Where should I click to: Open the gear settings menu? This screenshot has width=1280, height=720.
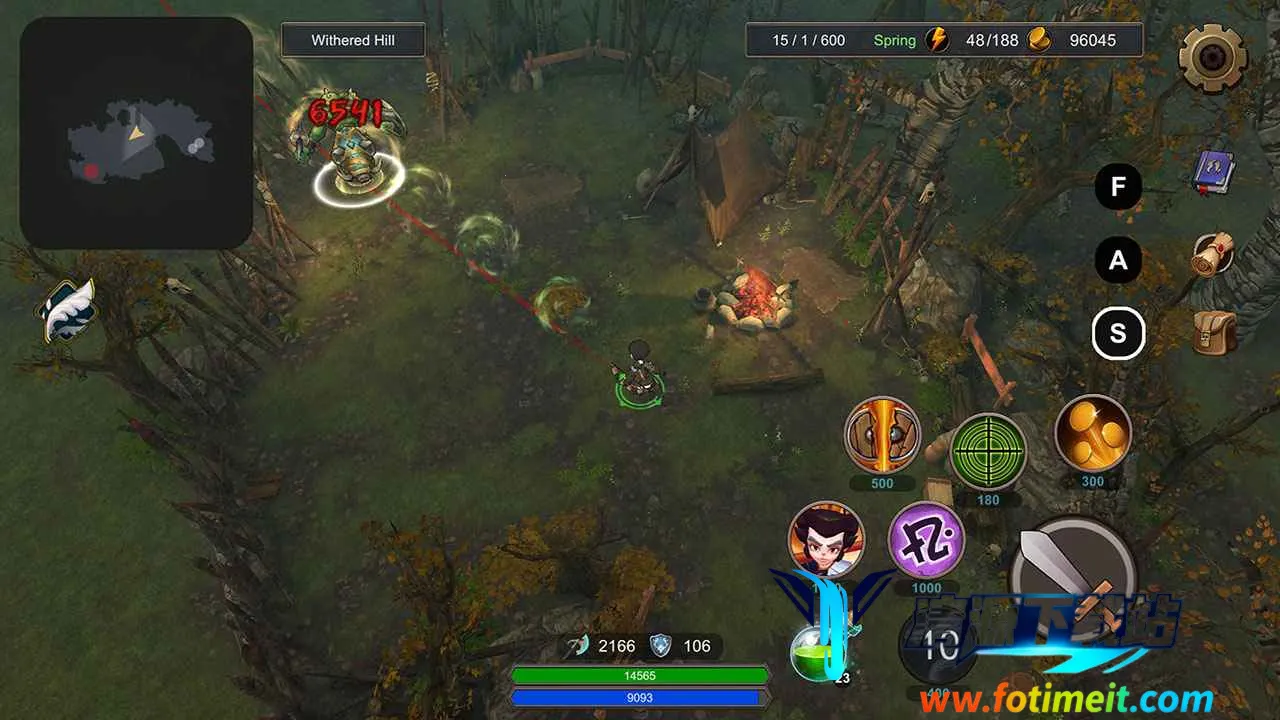click(1212, 57)
